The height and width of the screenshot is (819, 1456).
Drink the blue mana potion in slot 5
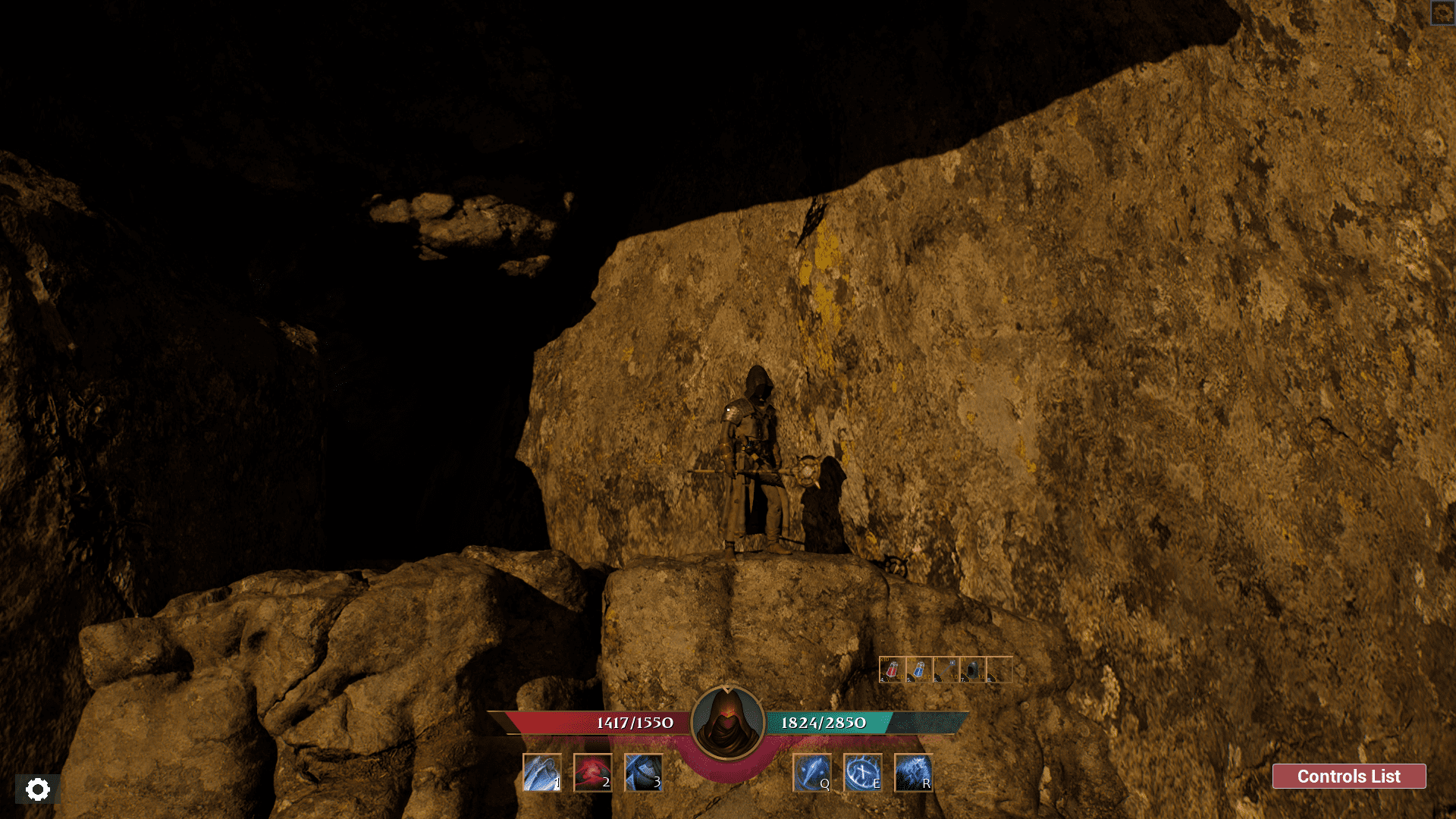tap(918, 670)
